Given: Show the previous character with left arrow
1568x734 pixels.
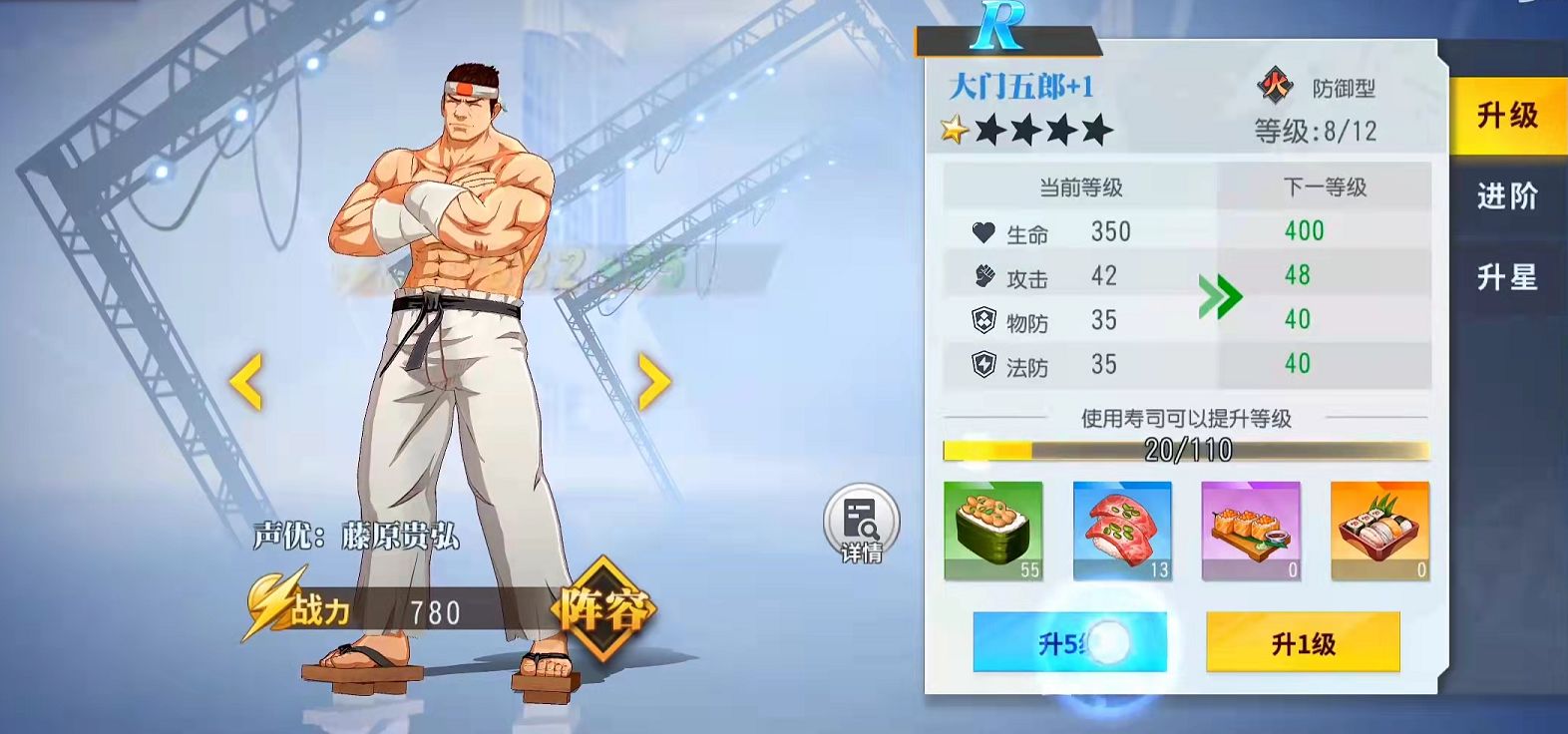Looking at the screenshot, I should pyautogui.click(x=246, y=381).
